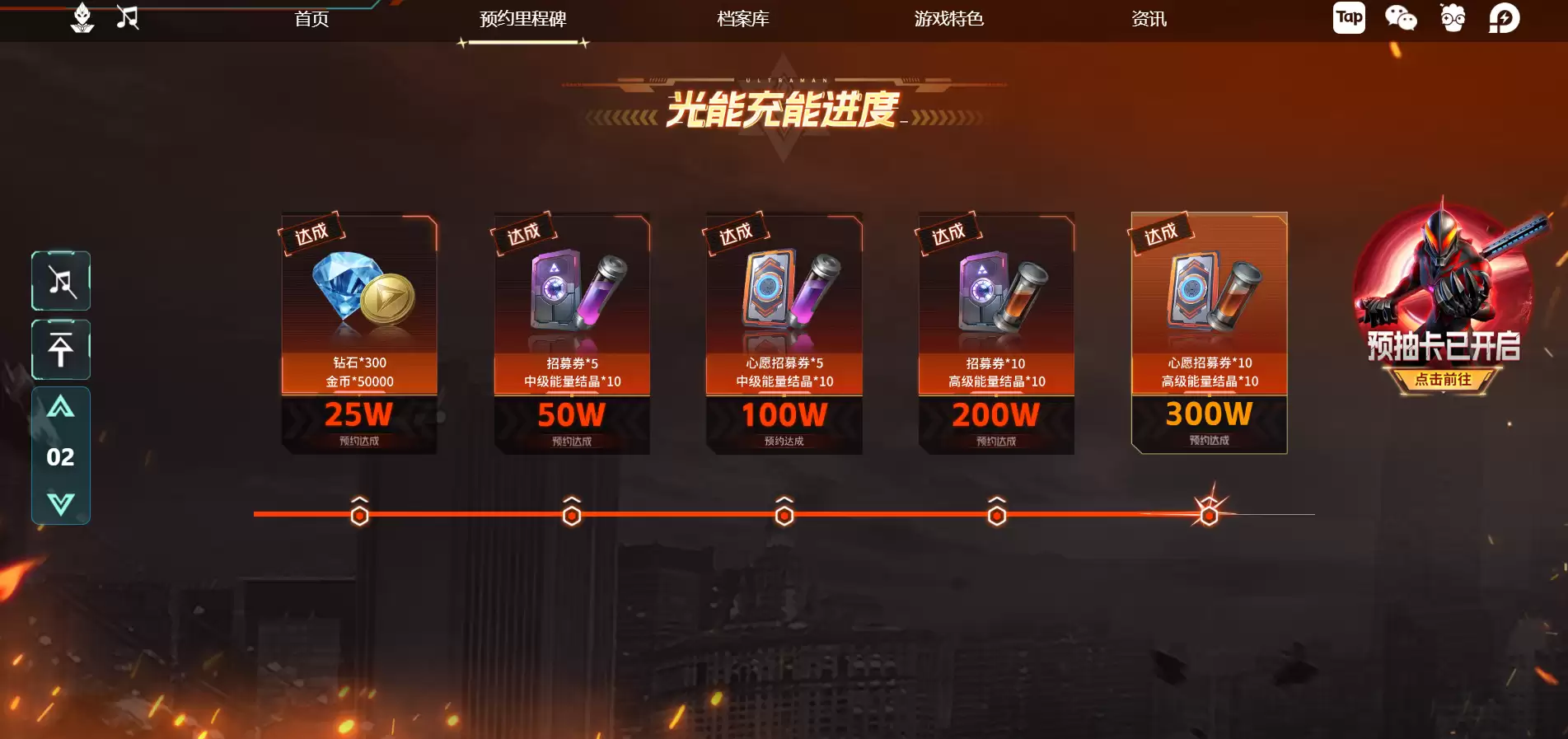Click the WeChat share icon

(x=1401, y=16)
